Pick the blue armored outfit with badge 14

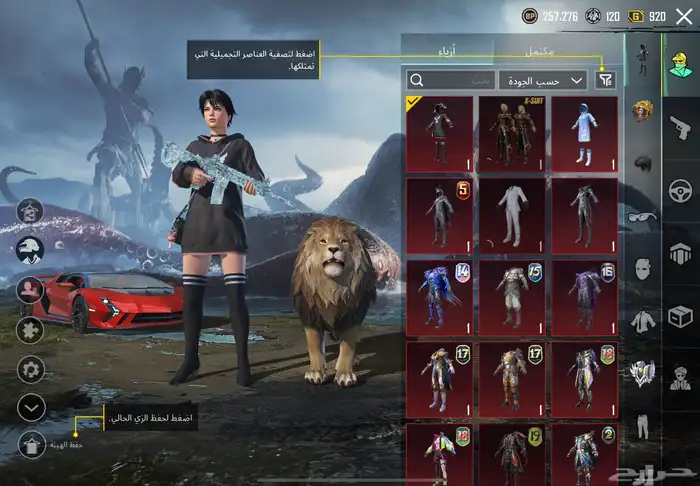[x=439, y=297]
